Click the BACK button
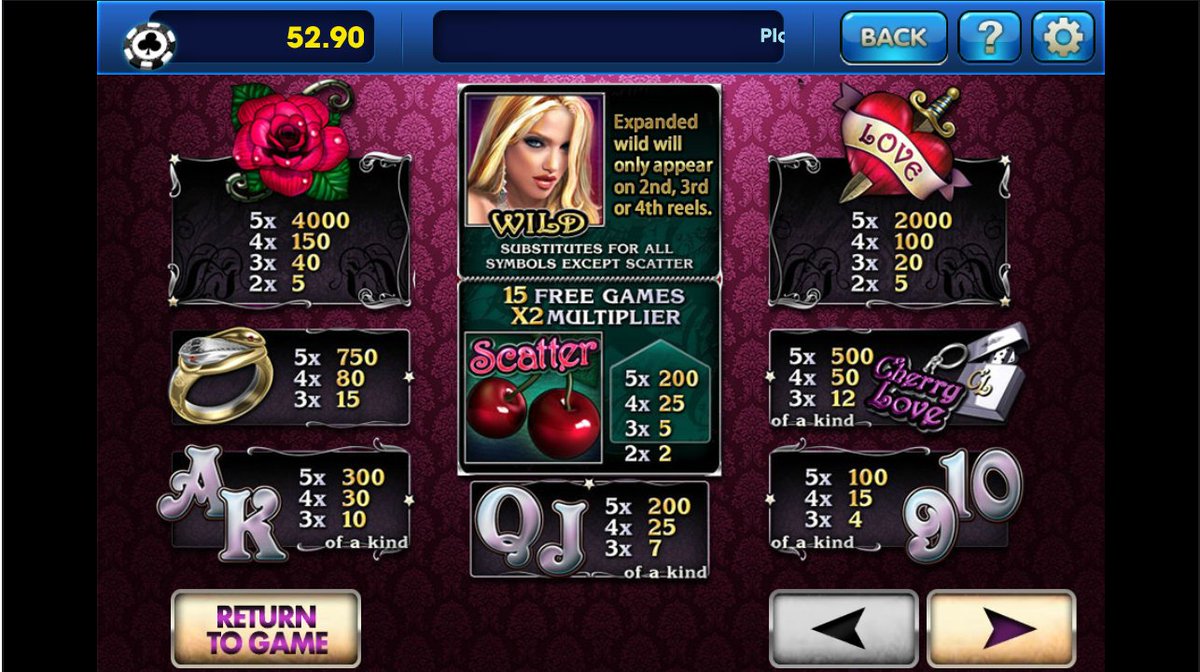 pos(893,38)
